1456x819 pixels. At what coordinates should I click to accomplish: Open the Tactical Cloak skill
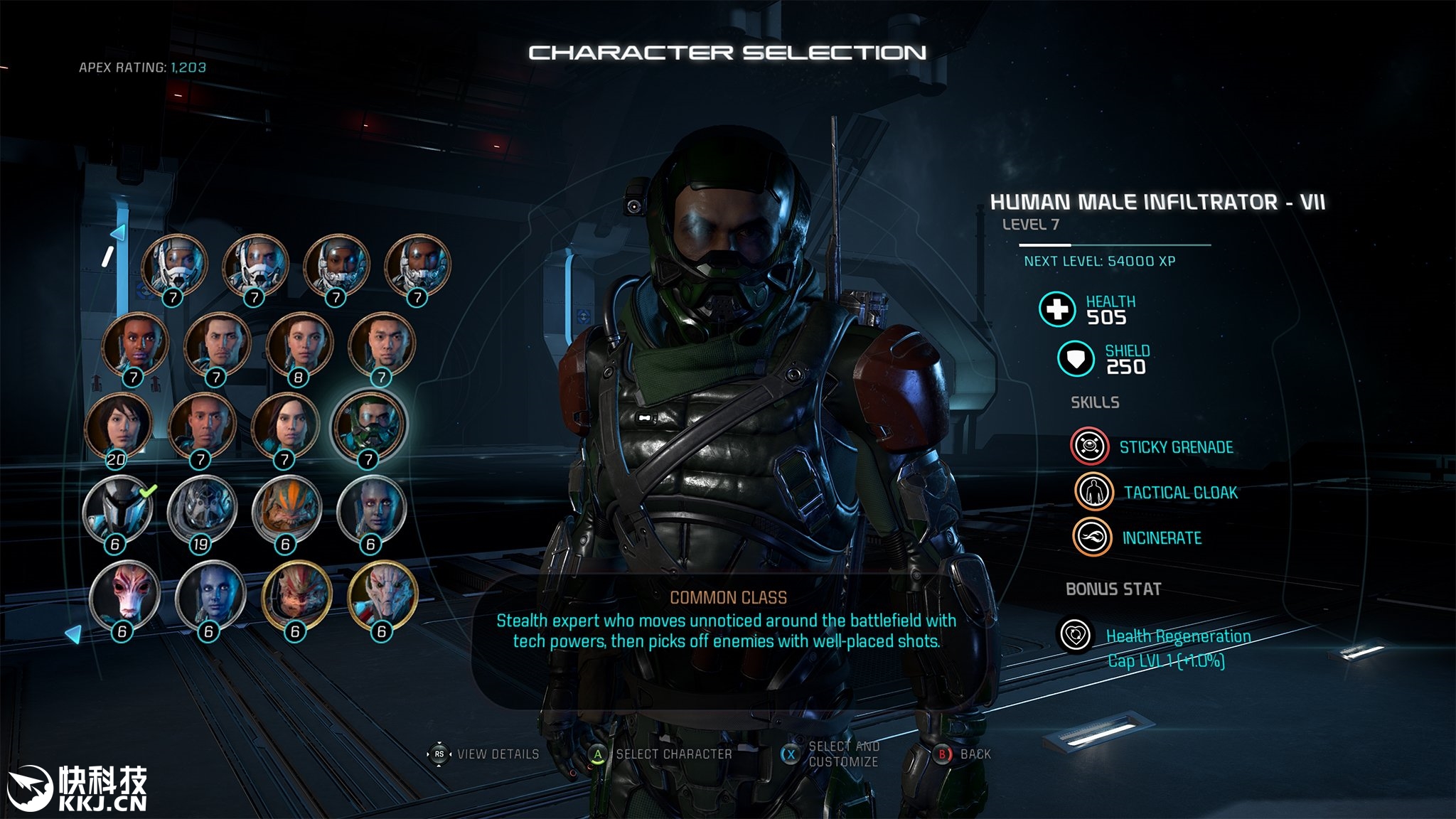click(x=1093, y=492)
